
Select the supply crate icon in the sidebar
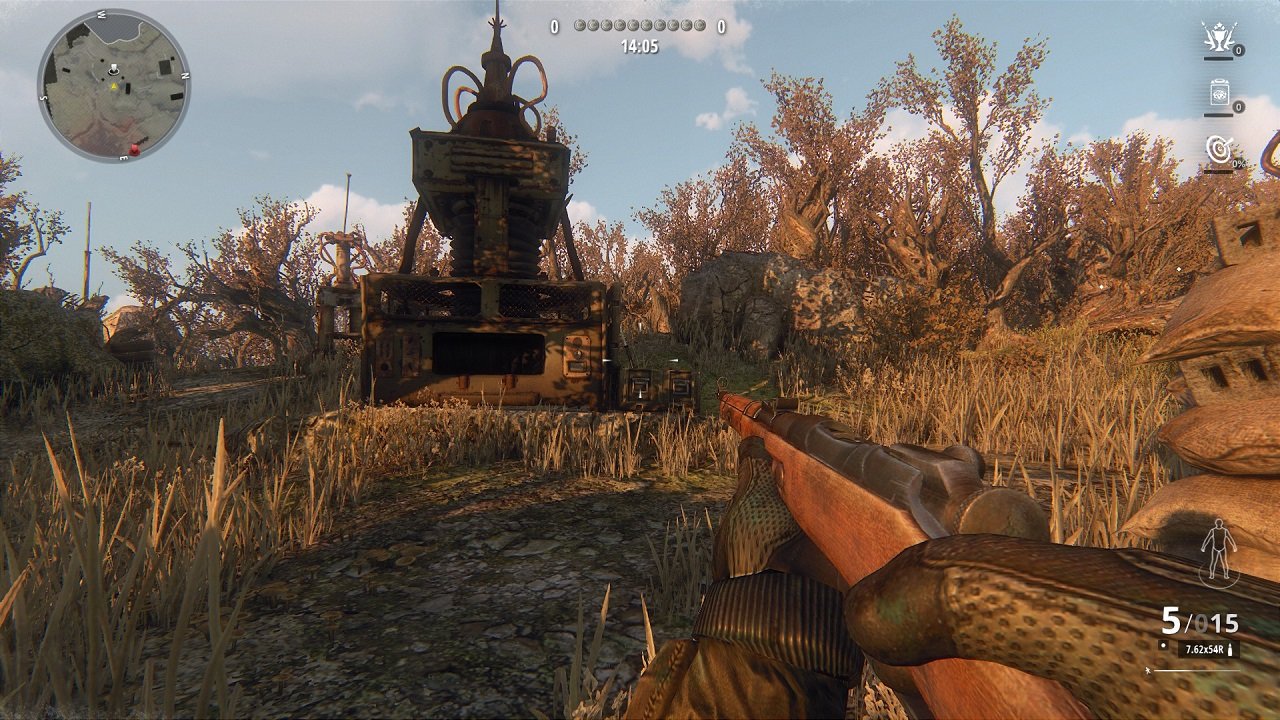click(x=1219, y=94)
